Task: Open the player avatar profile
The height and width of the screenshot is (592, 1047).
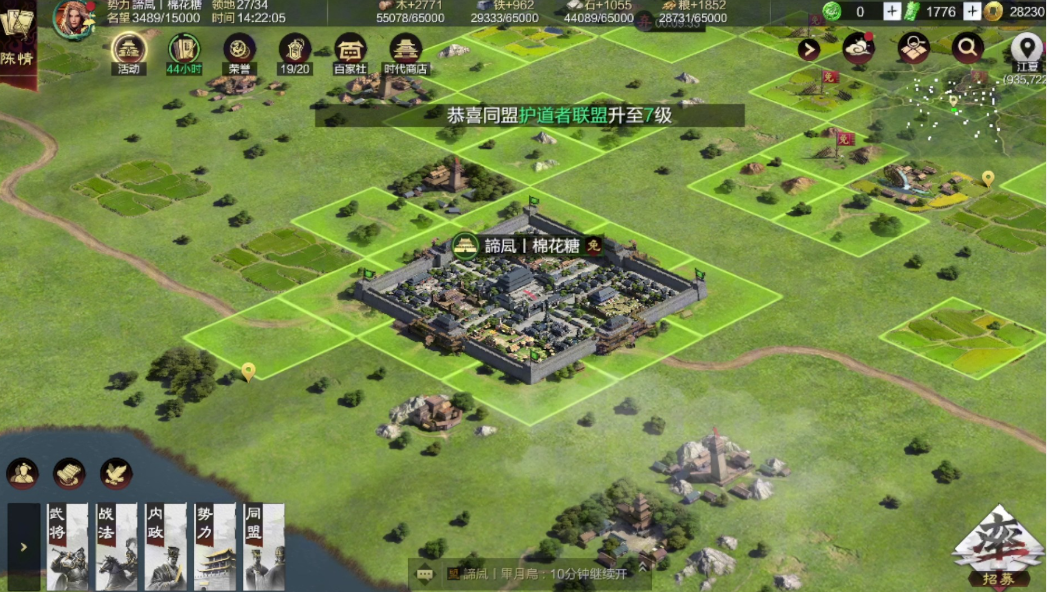Action: 73,19
